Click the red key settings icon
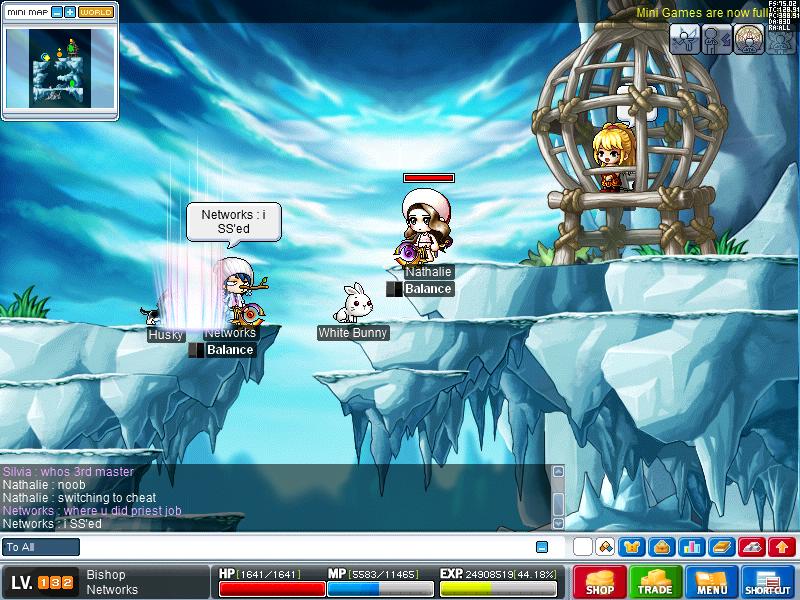This screenshot has height=600, width=800. tap(752, 547)
